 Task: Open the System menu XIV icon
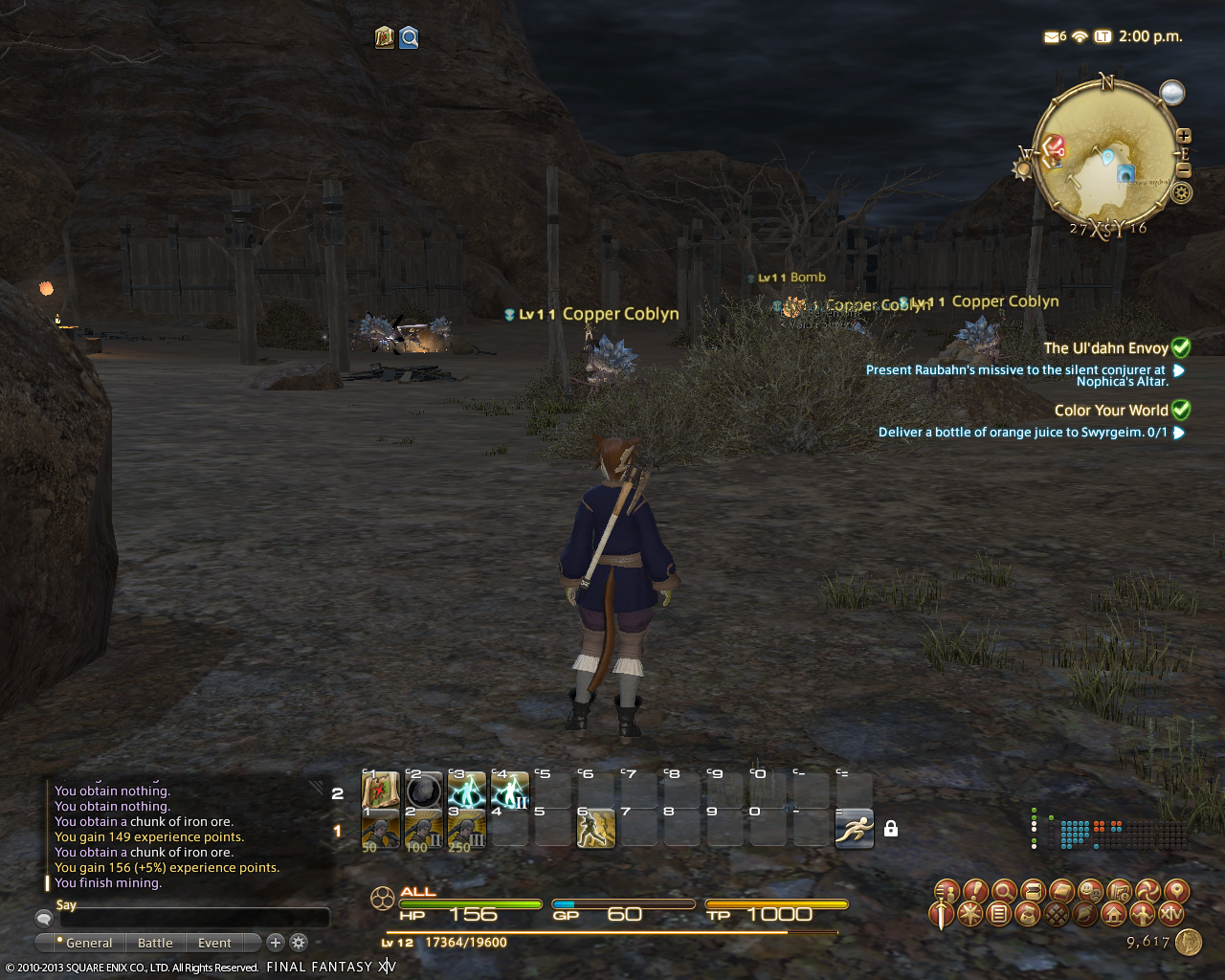tap(1172, 914)
